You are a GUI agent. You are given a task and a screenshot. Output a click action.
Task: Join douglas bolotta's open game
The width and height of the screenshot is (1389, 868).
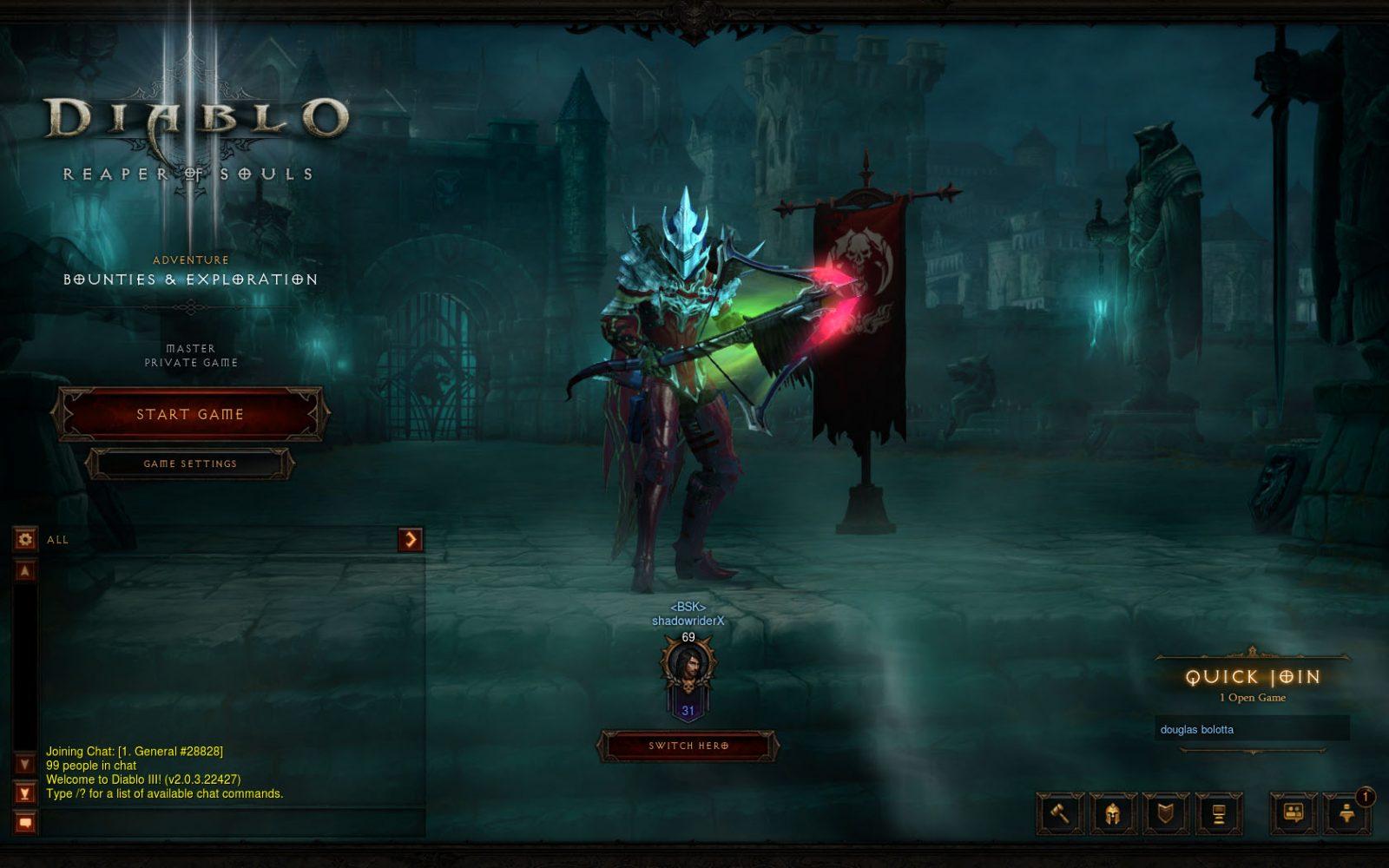pyautogui.click(x=1251, y=729)
